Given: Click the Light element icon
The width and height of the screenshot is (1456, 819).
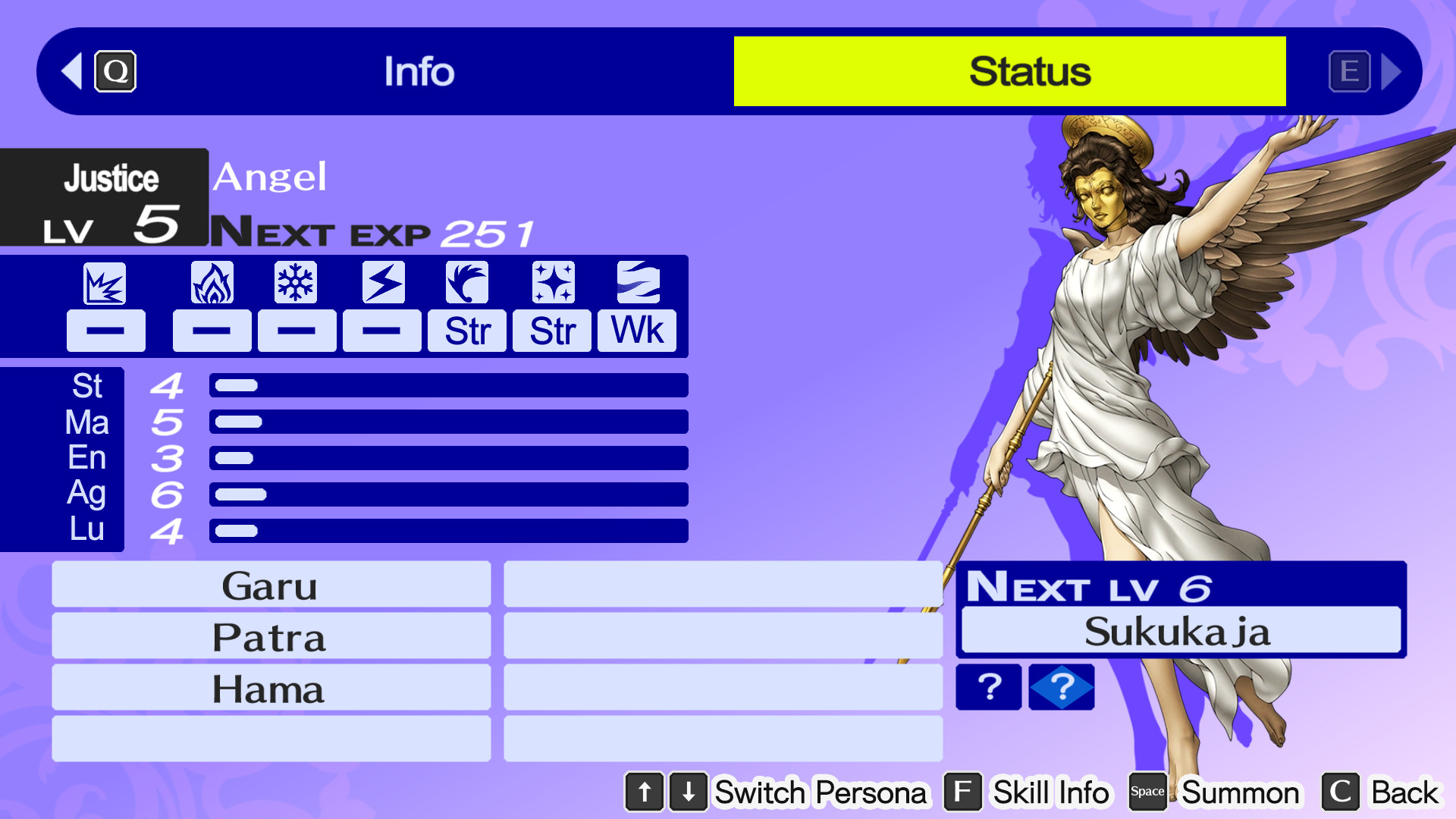Looking at the screenshot, I should pyautogui.click(x=551, y=282).
